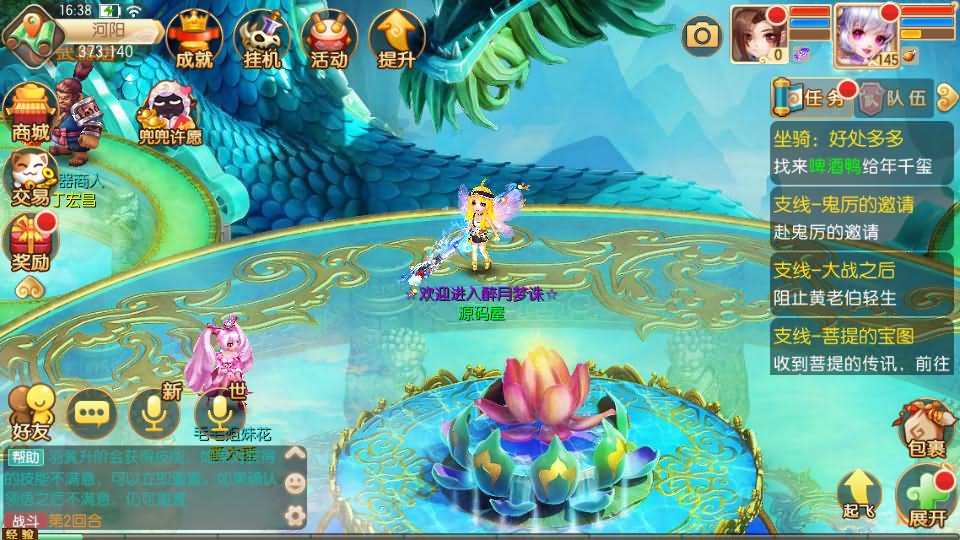Track the 支线-大战之后 quest
Viewport: 960px width, 540px height.
point(862,282)
